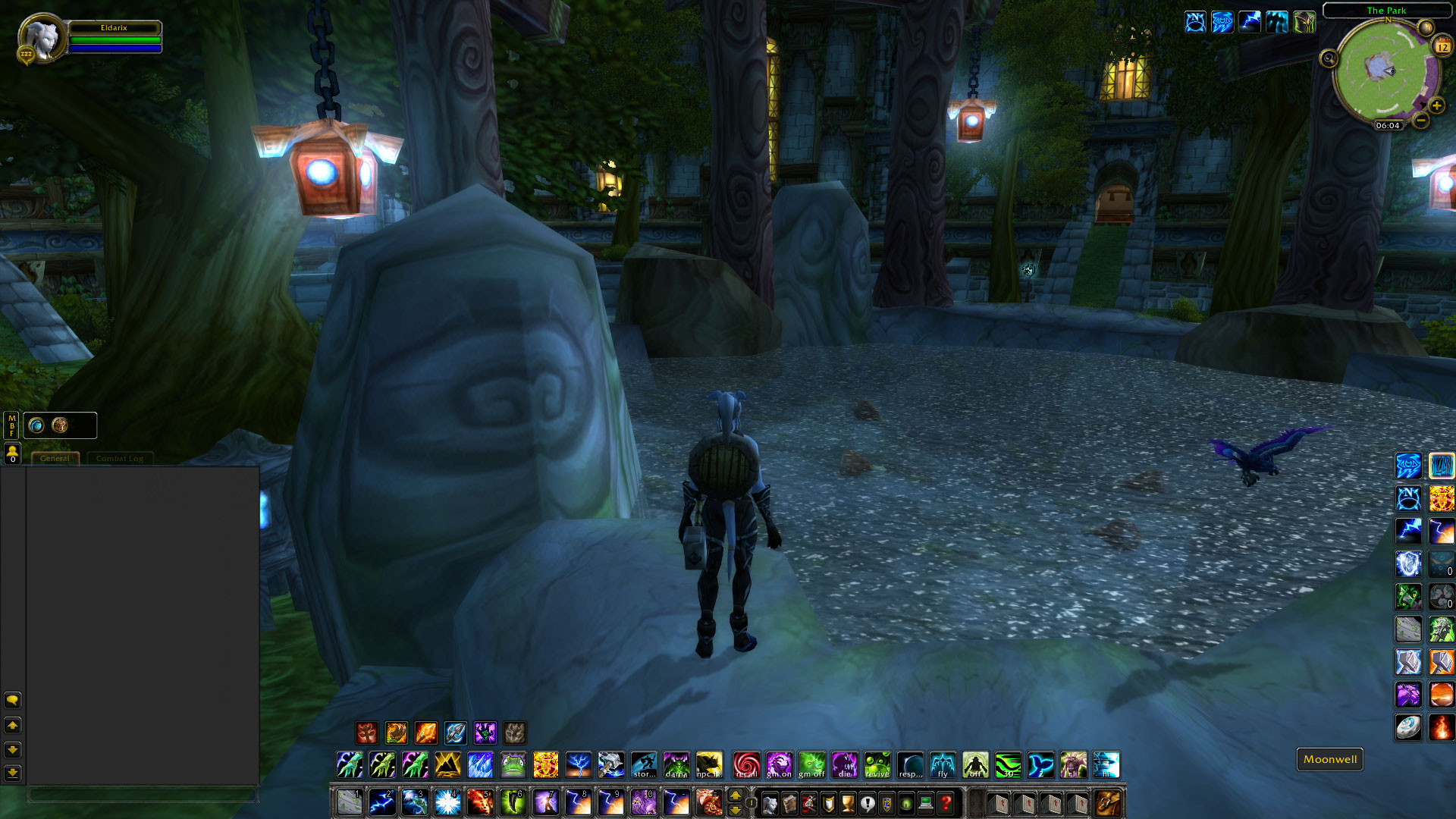The width and height of the screenshot is (1456, 819).
Task: Expand chat options with speech bubble button
Action: pos(12,699)
